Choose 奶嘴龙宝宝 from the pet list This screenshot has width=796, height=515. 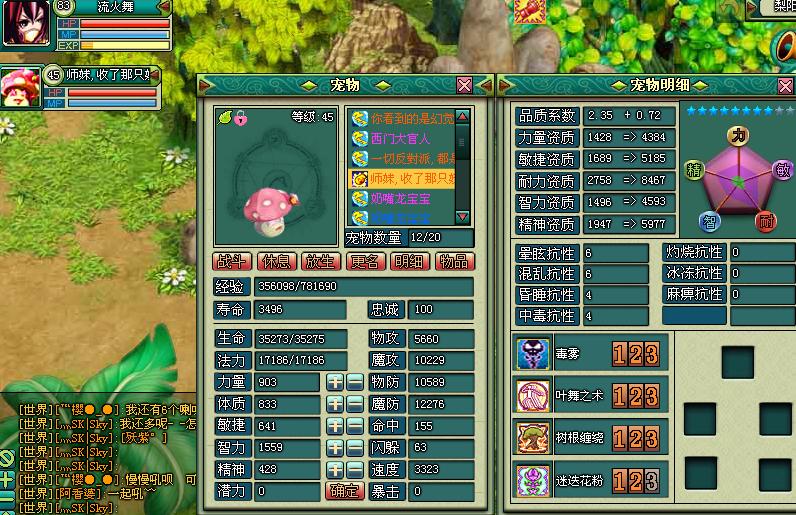pyautogui.click(x=400, y=198)
